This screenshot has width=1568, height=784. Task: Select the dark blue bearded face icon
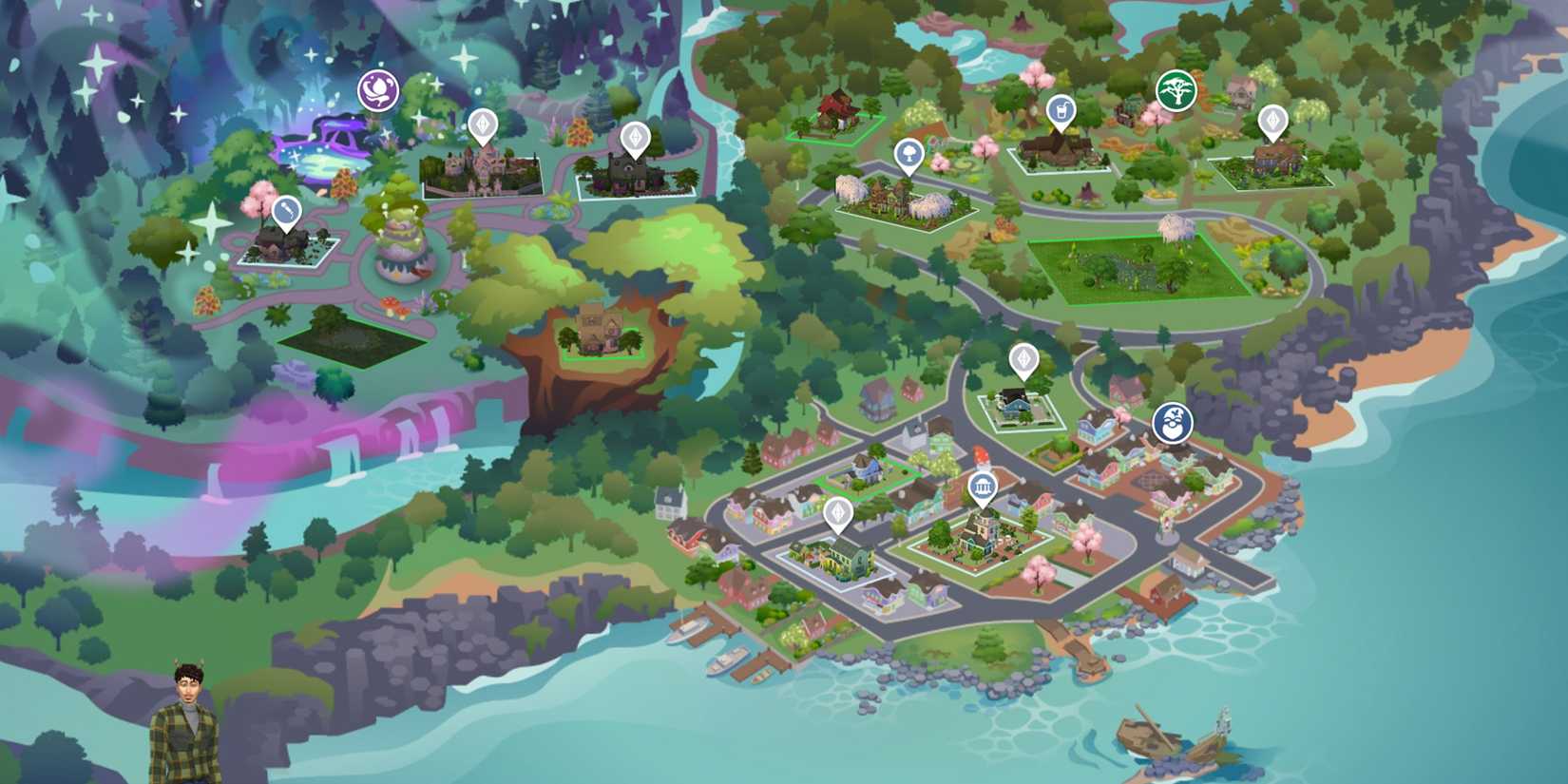pyautogui.click(x=1170, y=426)
